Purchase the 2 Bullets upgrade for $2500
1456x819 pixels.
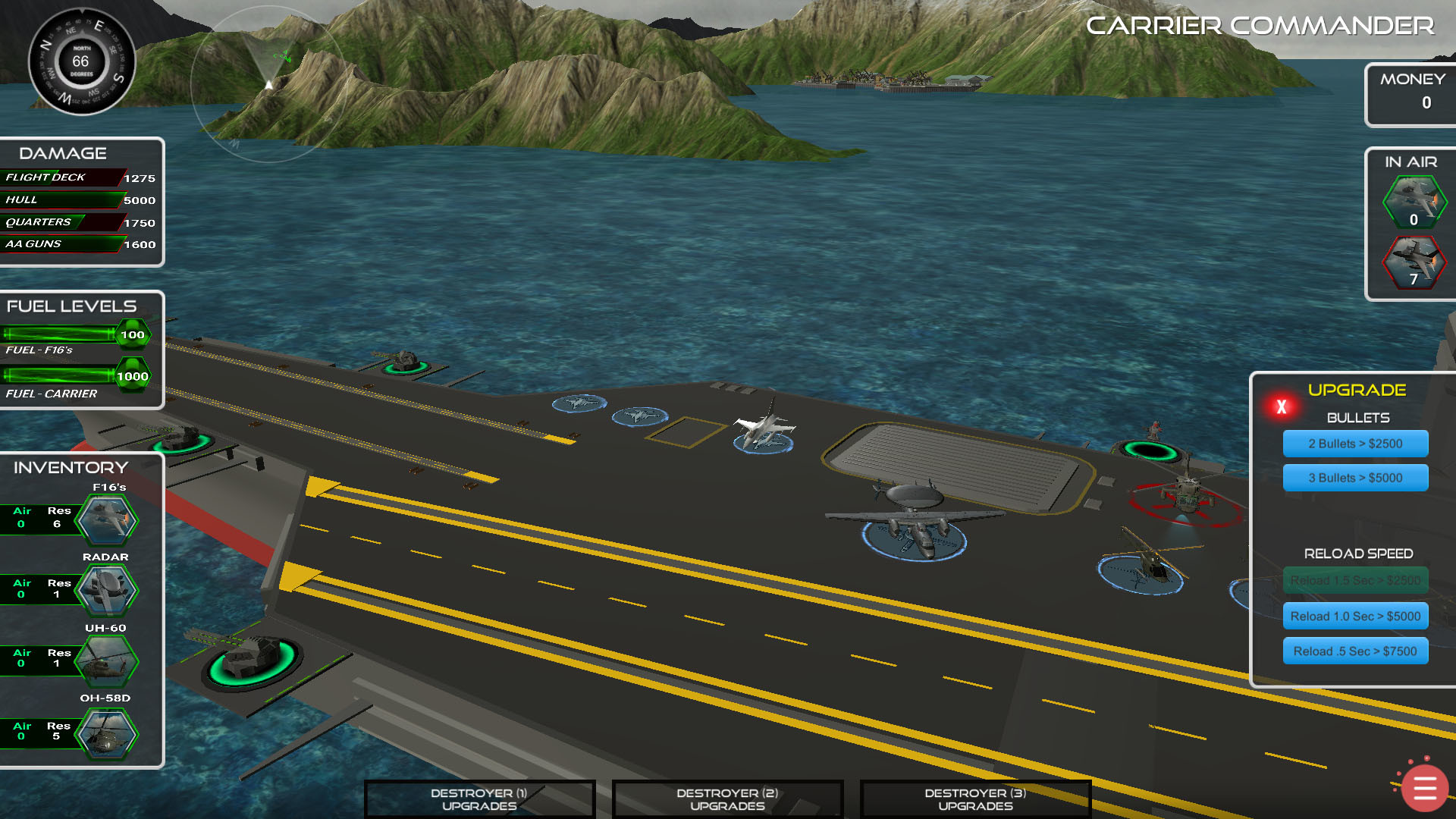point(1355,444)
